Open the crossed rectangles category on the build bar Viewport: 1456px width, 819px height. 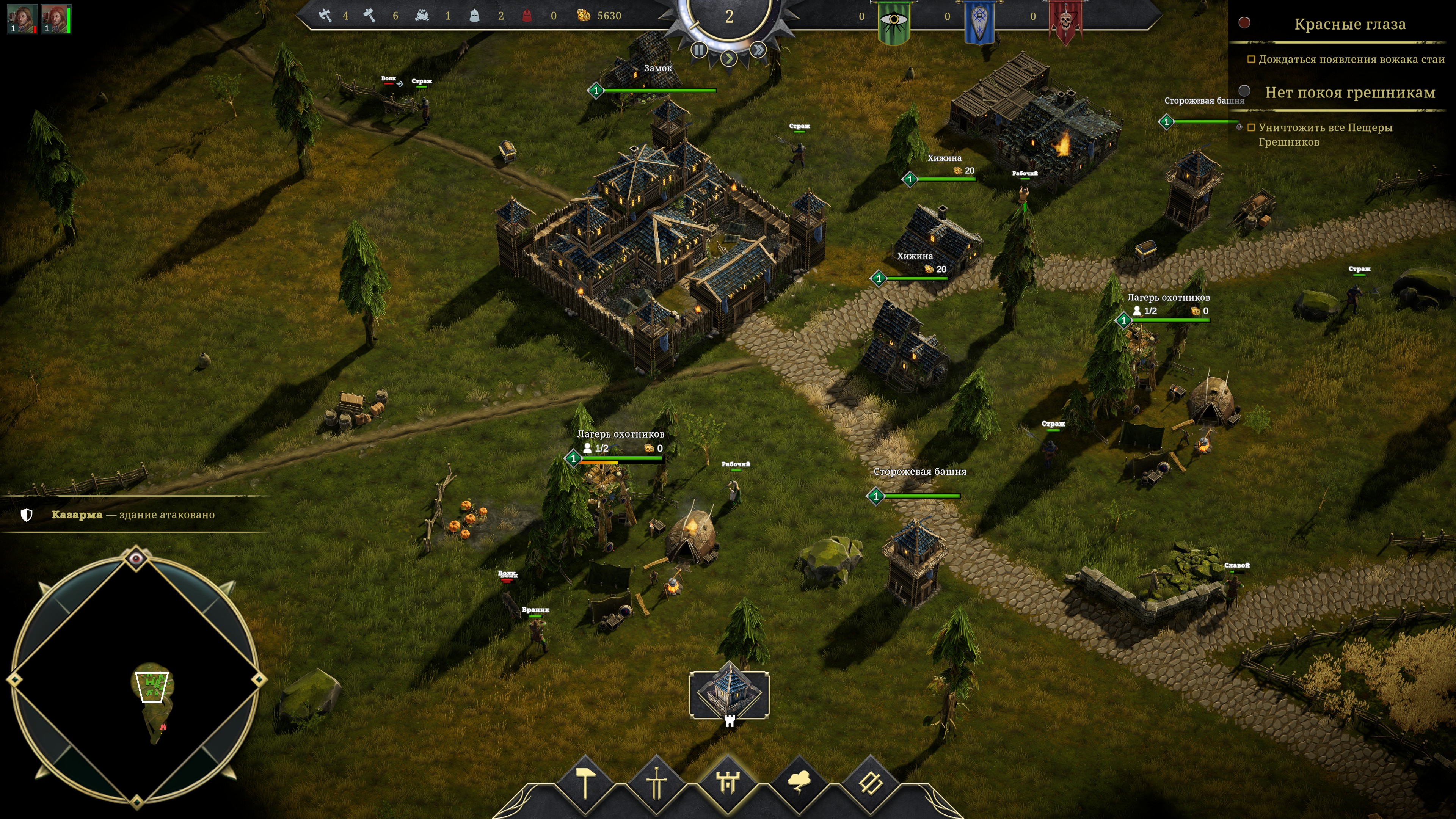coord(871,783)
